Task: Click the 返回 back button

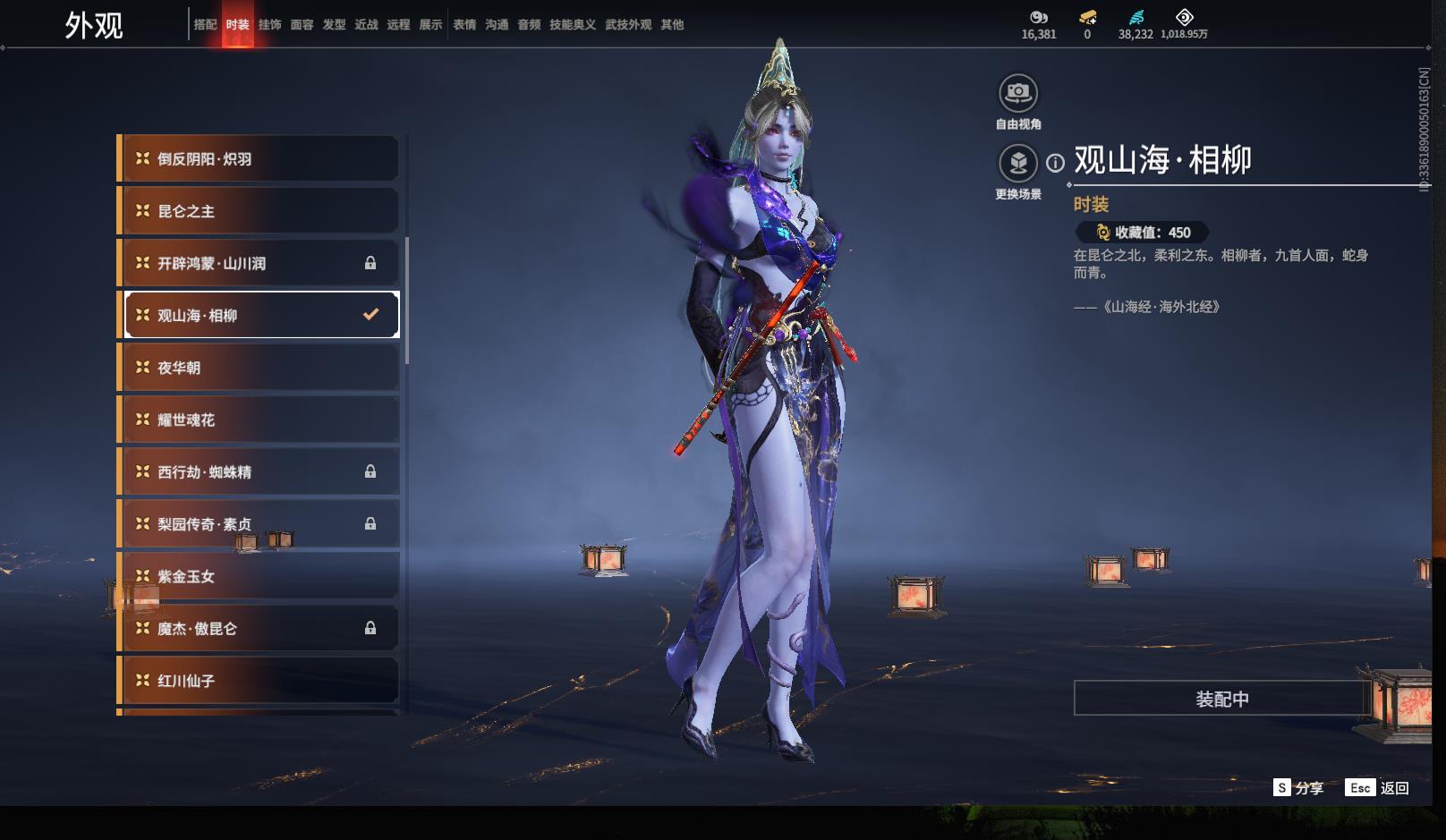Action: coord(1393,788)
